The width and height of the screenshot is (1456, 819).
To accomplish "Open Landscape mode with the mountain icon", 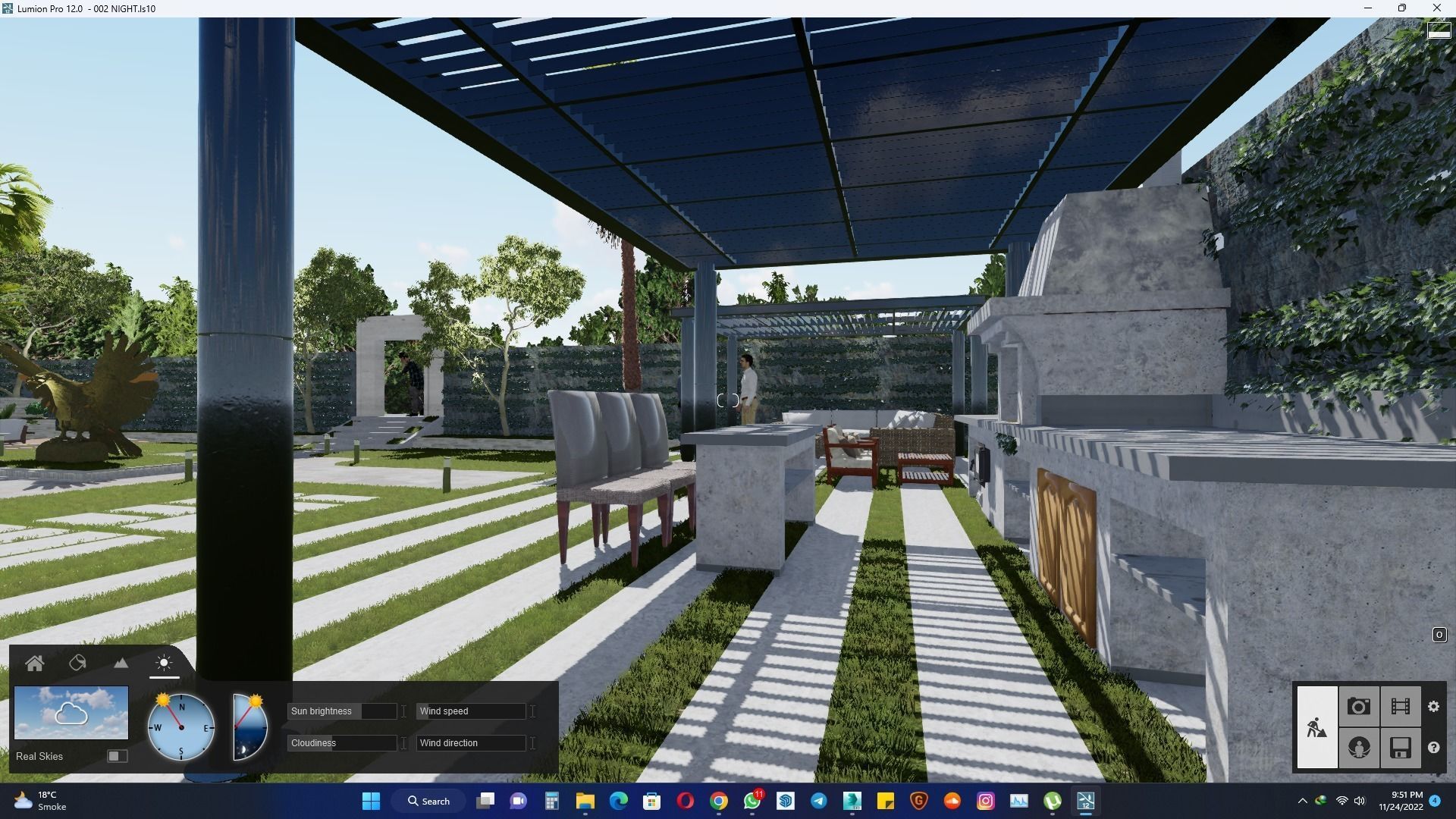I will [121, 662].
